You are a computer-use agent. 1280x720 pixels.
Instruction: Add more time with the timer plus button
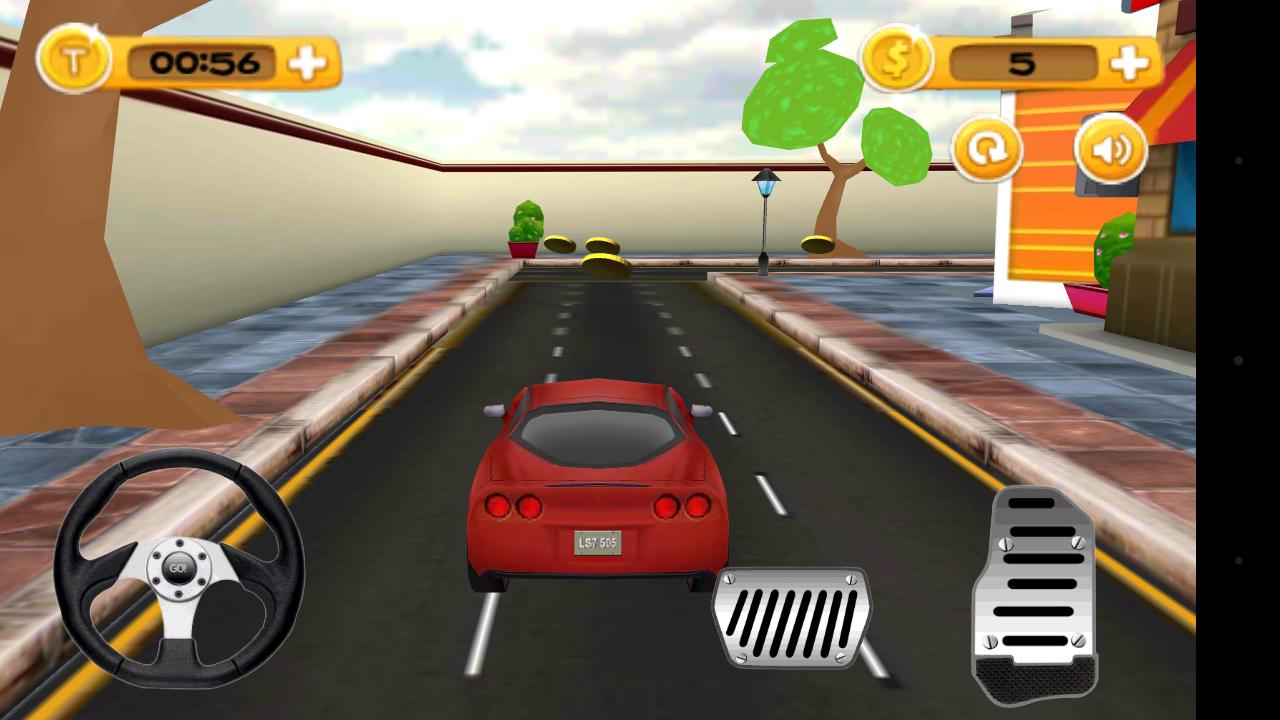click(307, 64)
